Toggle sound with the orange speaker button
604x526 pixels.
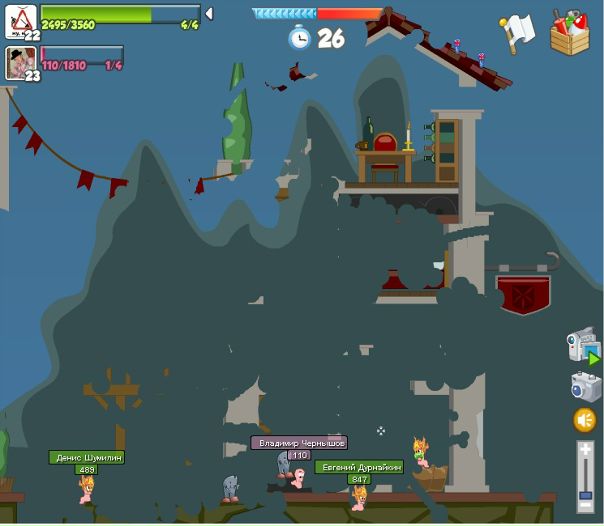pos(585,420)
